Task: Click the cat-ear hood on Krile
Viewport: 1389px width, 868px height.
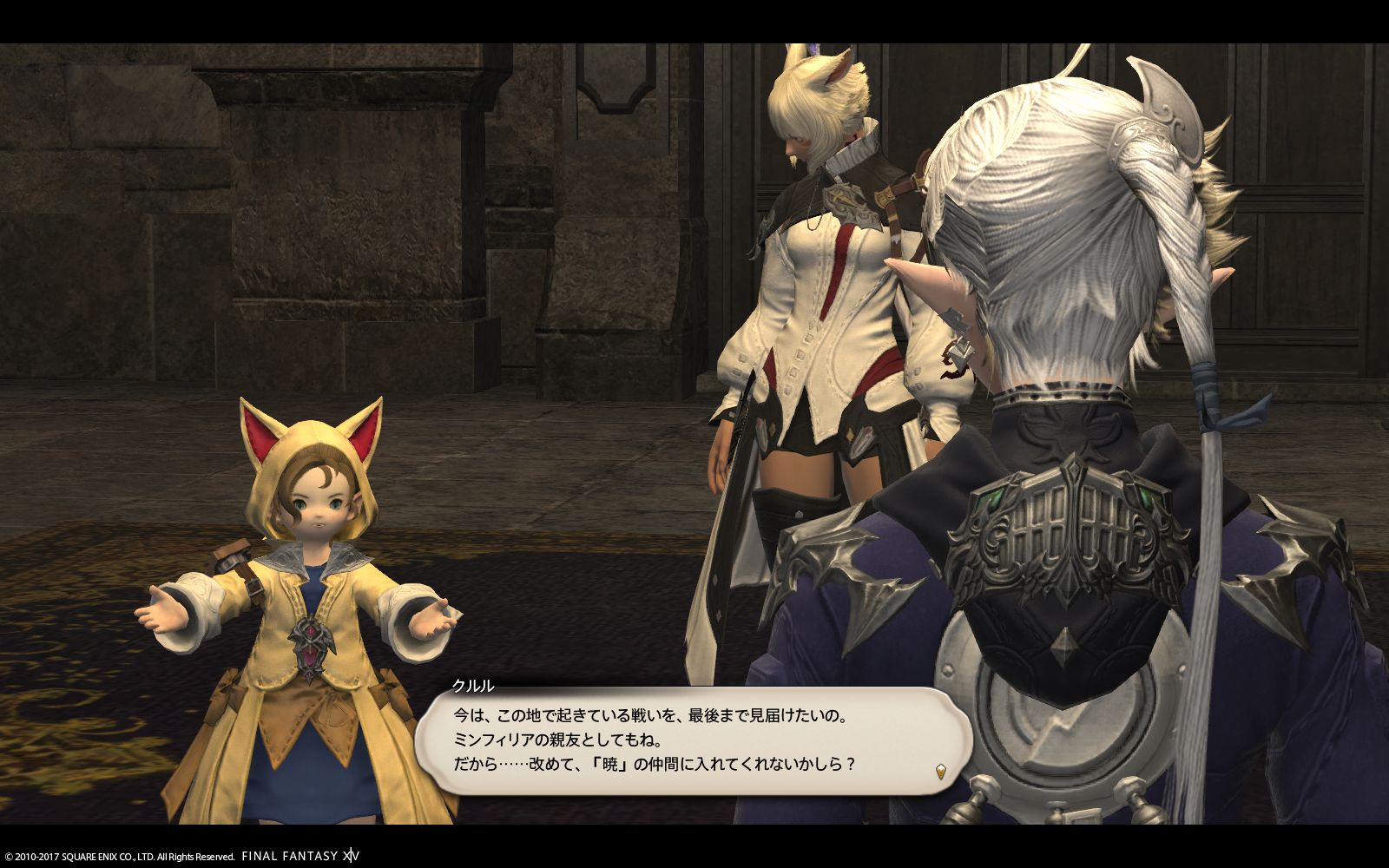Action: click(313, 443)
